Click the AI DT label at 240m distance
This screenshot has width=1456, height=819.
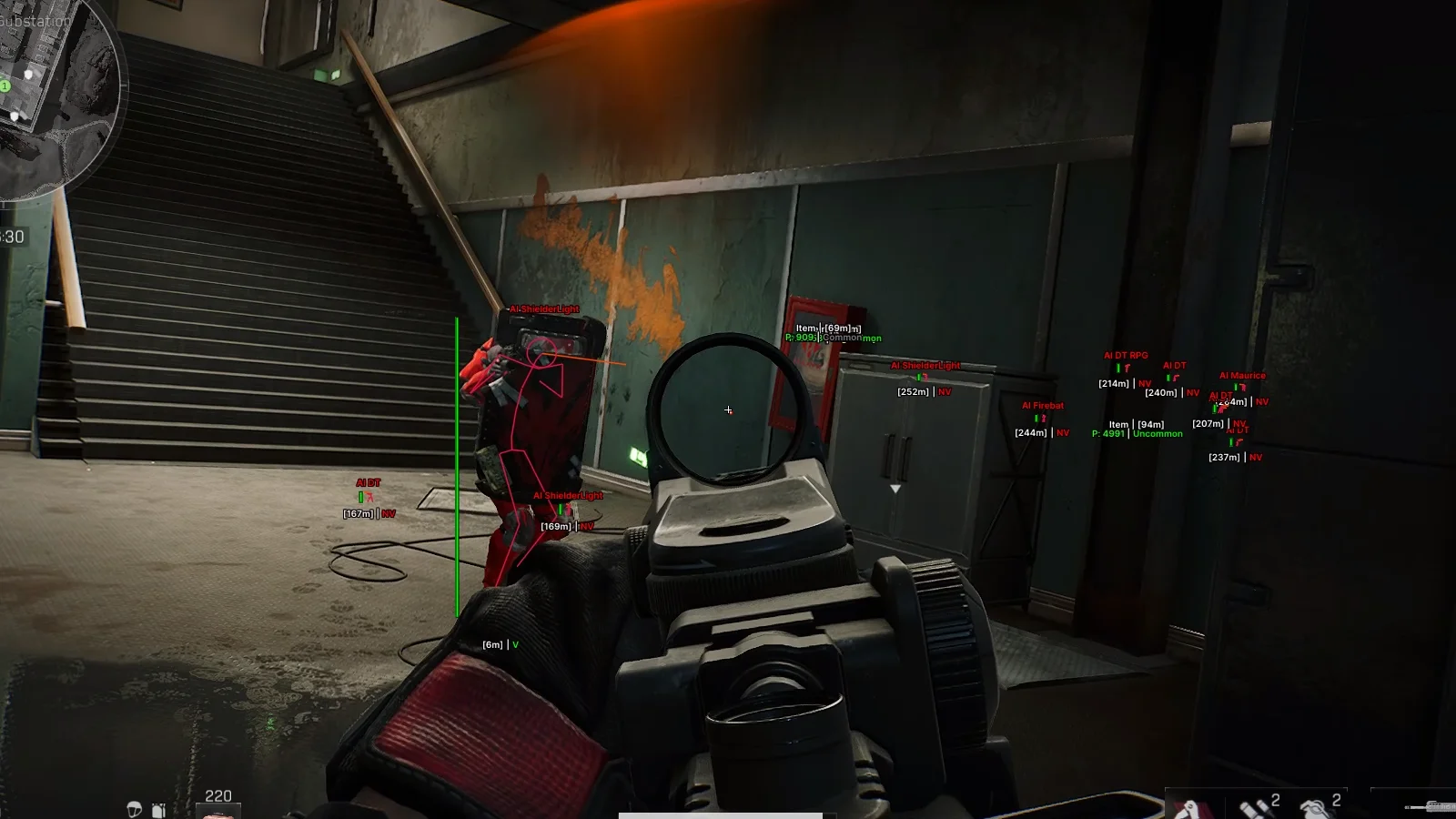coord(1175,365)
